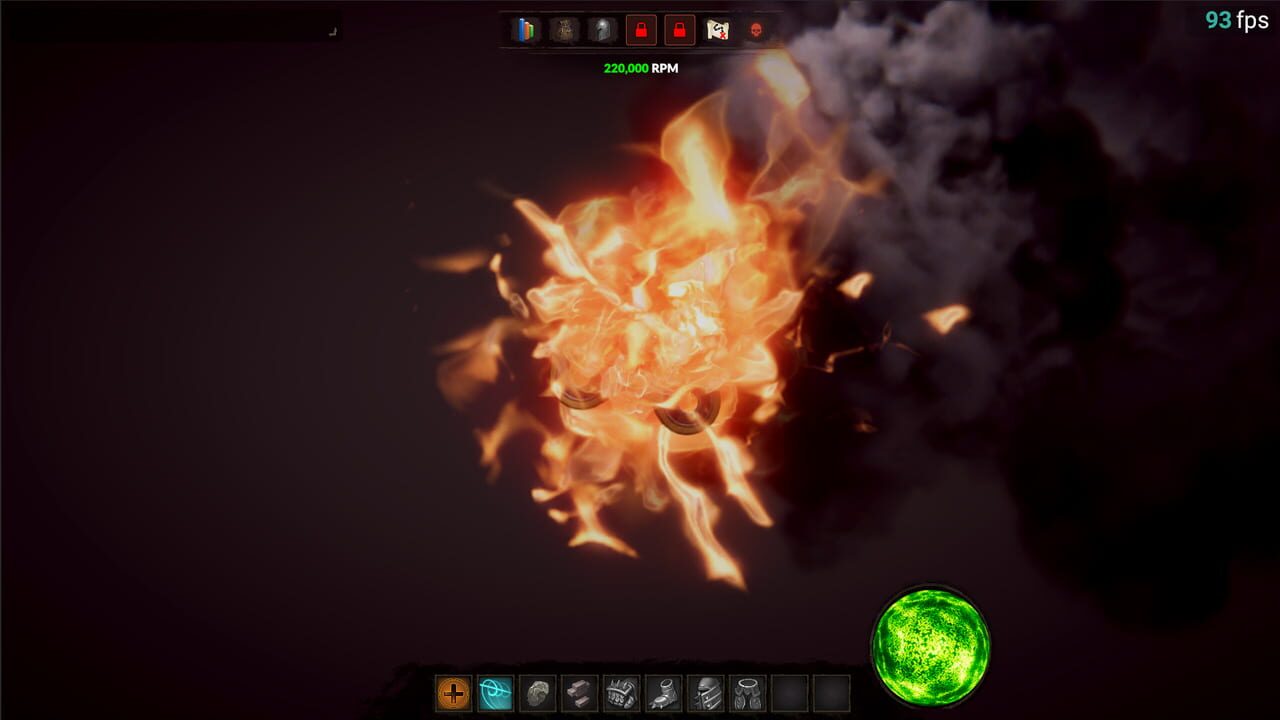Unlock the first red padlocked slot

640,31
